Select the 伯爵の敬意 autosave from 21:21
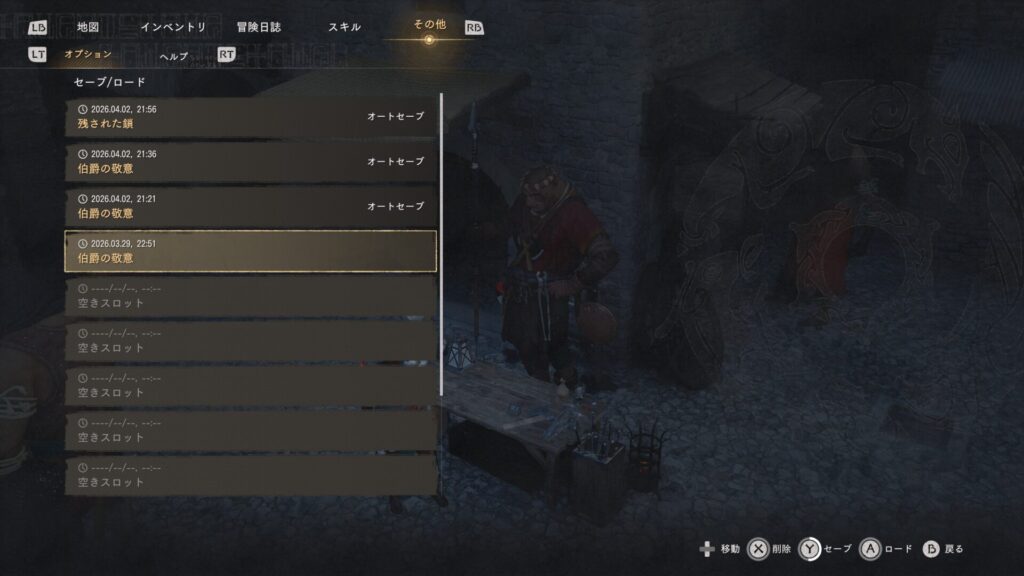Screen dimensions: 1024x576 [x=250, y=207]
